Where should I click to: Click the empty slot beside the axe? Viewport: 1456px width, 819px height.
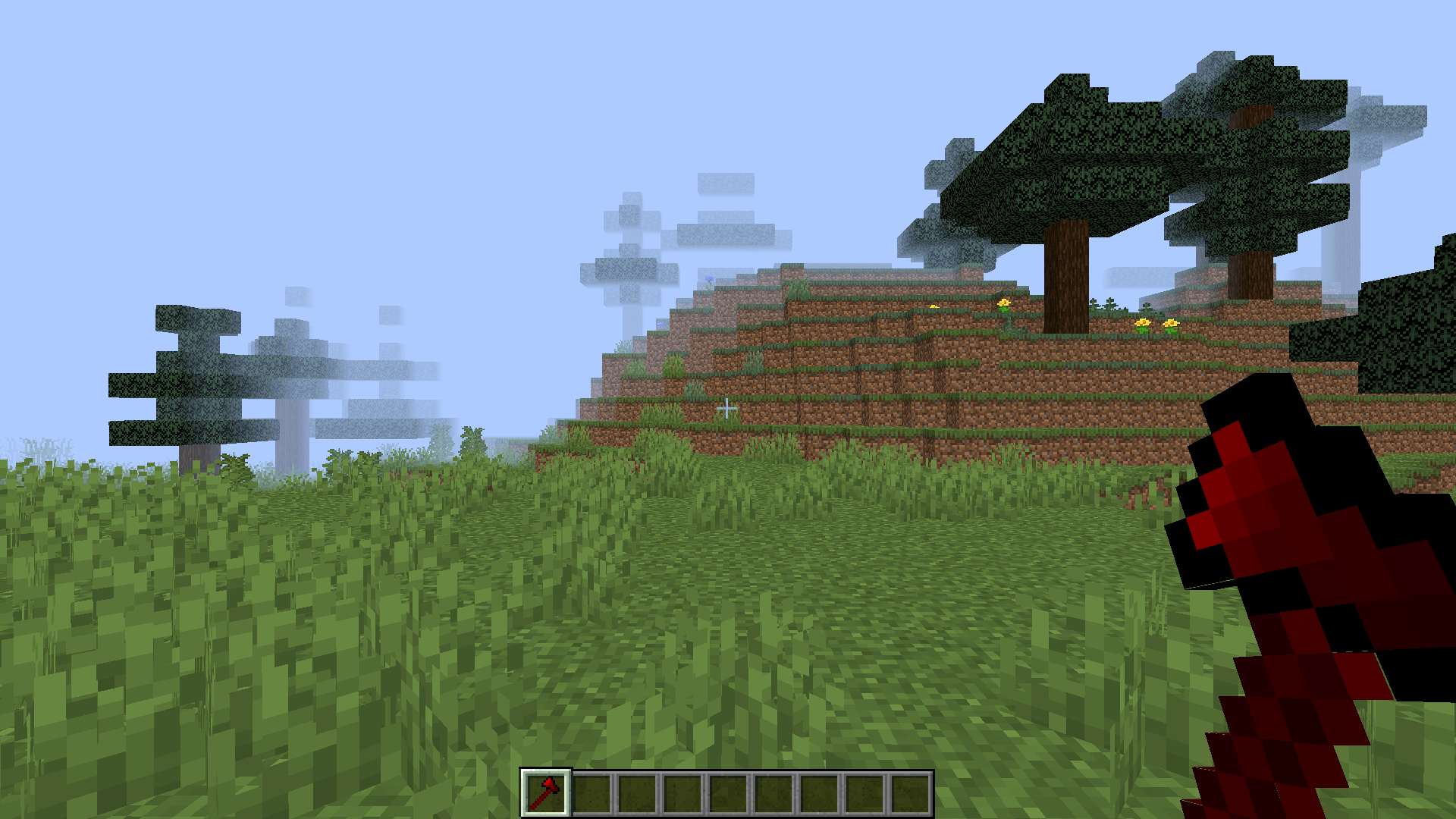point(593,791)
